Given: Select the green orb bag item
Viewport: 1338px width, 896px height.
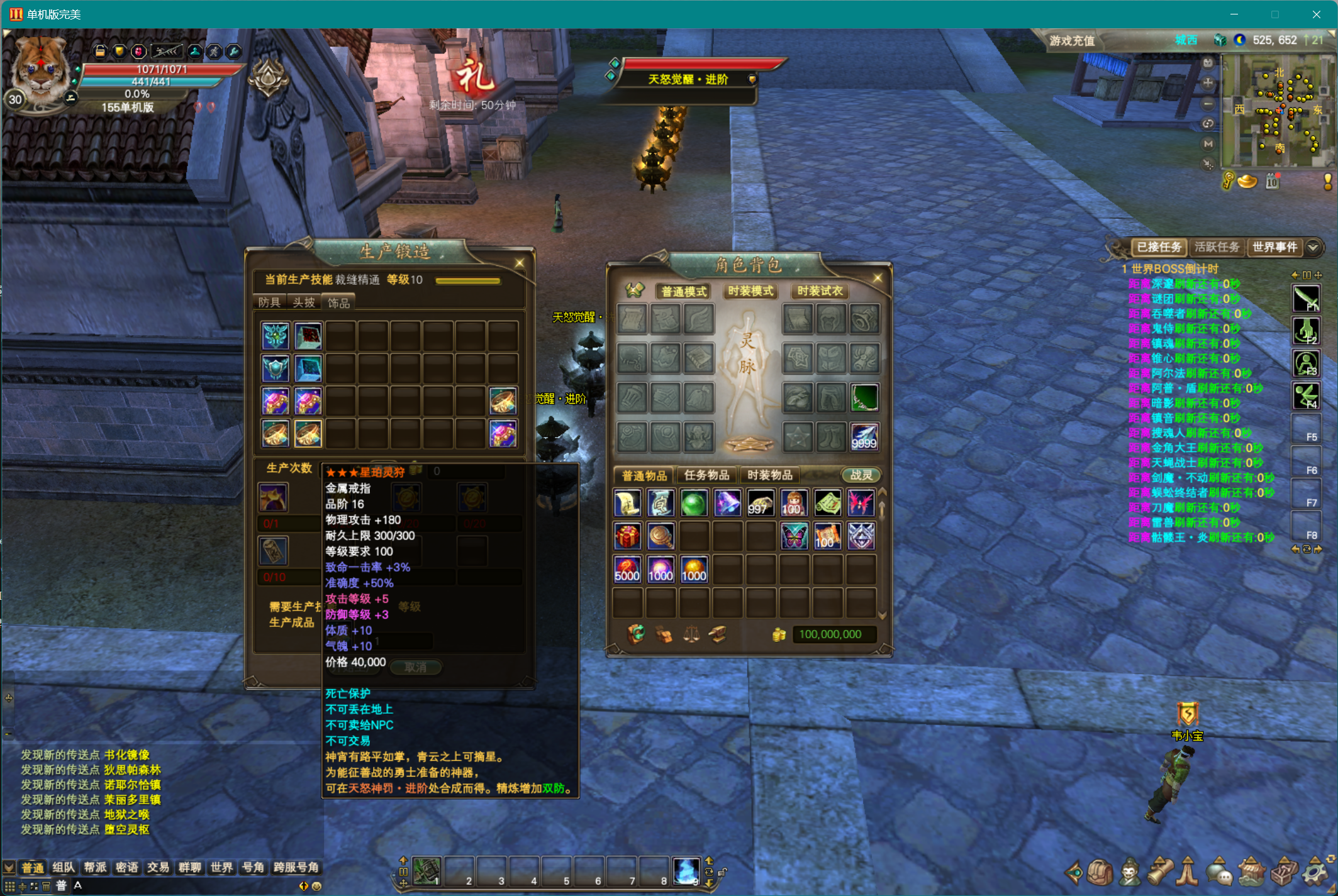Looking at the screenshot, I should [x=694, y=503].
